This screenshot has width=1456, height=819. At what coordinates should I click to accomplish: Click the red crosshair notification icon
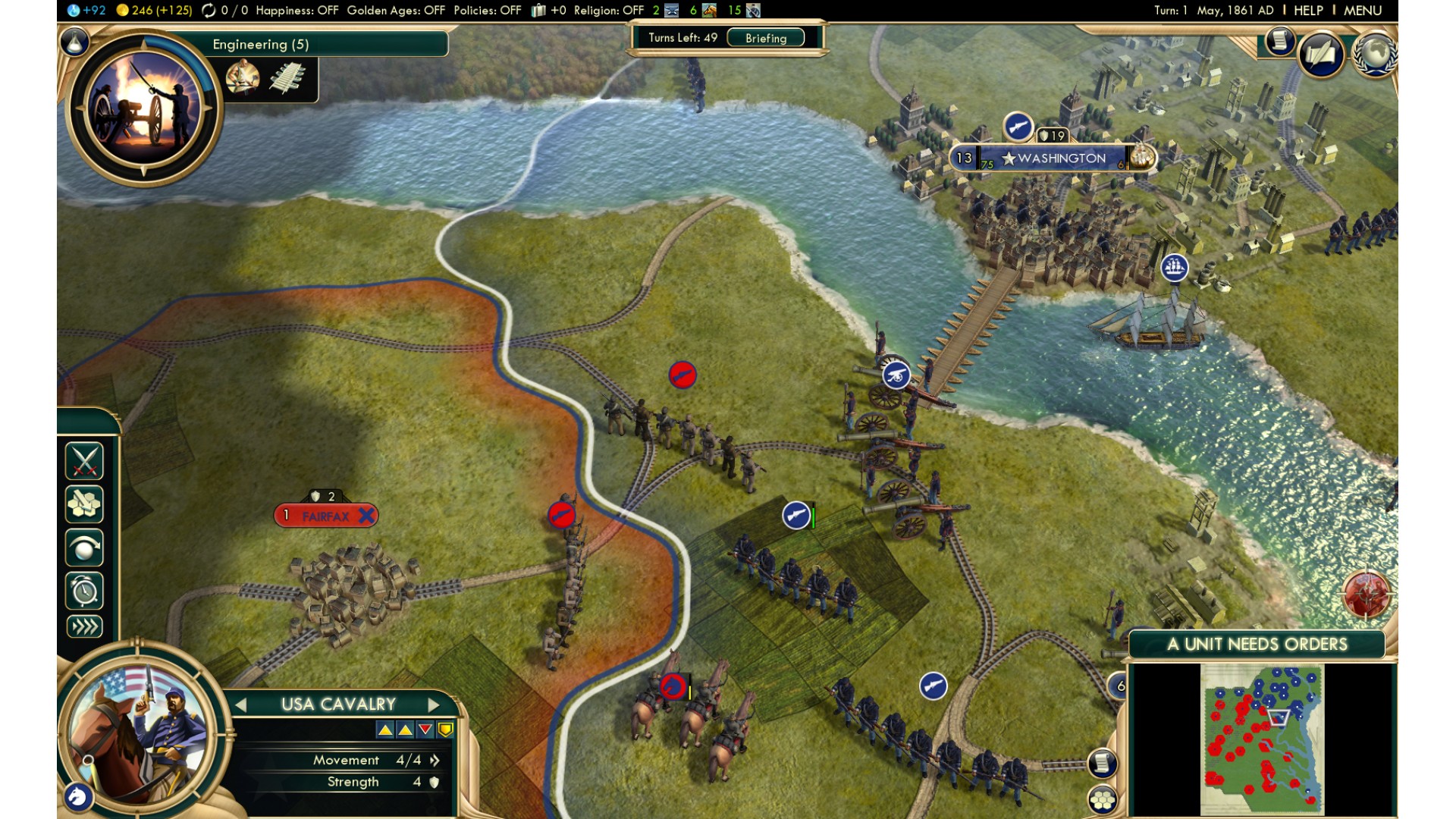(x=1367, y=592)
